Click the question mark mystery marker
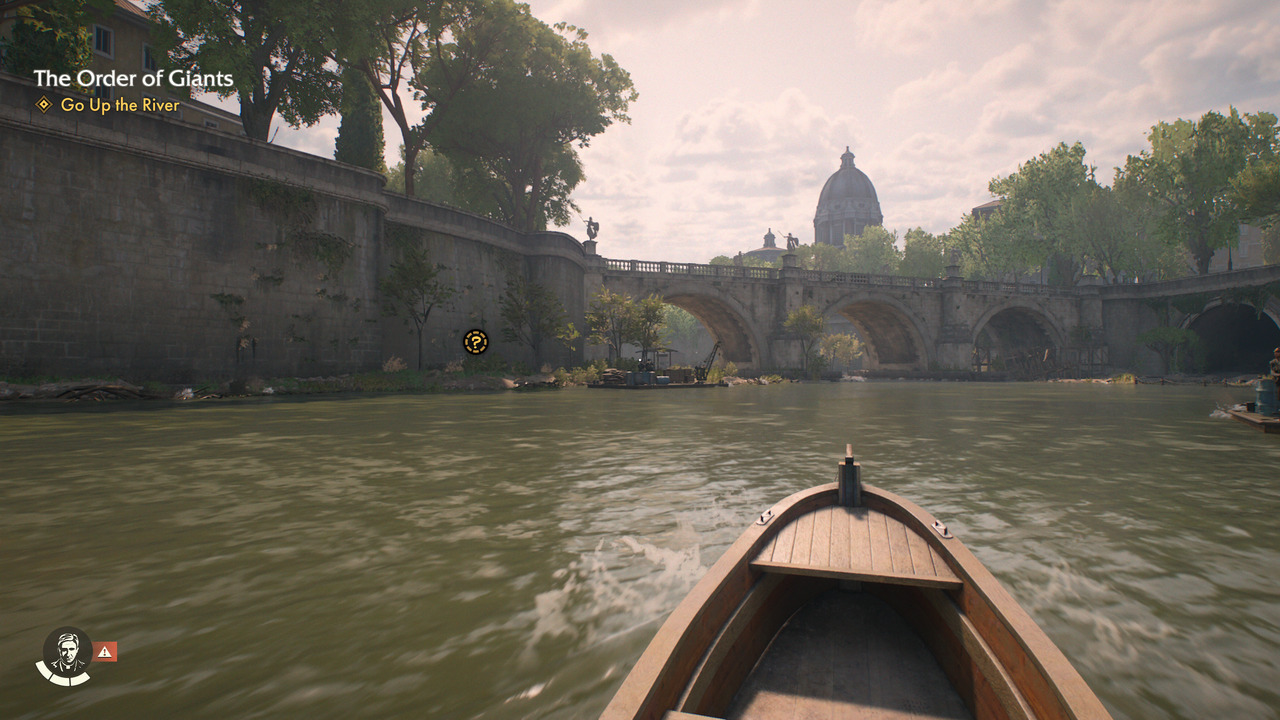The height and width of the screenshot is (720, 1280). click(x=476, y=342)
